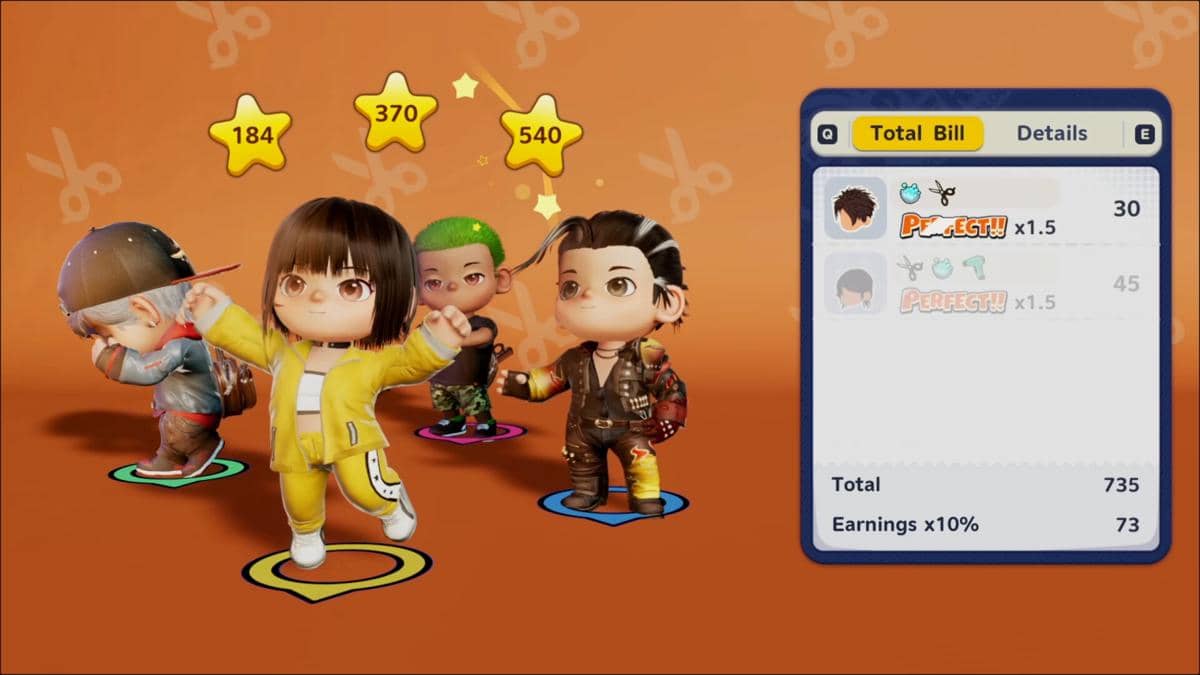Select the faded 45-point bill row

(x=985, y=284)
